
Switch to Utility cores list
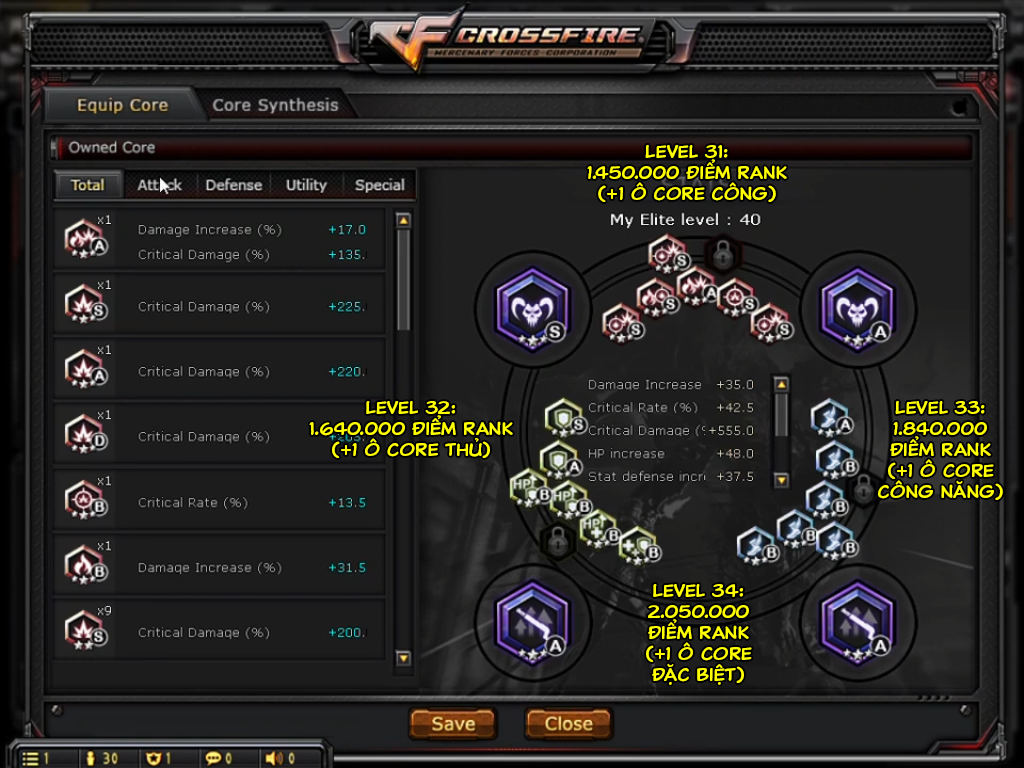tap(306, 185)
